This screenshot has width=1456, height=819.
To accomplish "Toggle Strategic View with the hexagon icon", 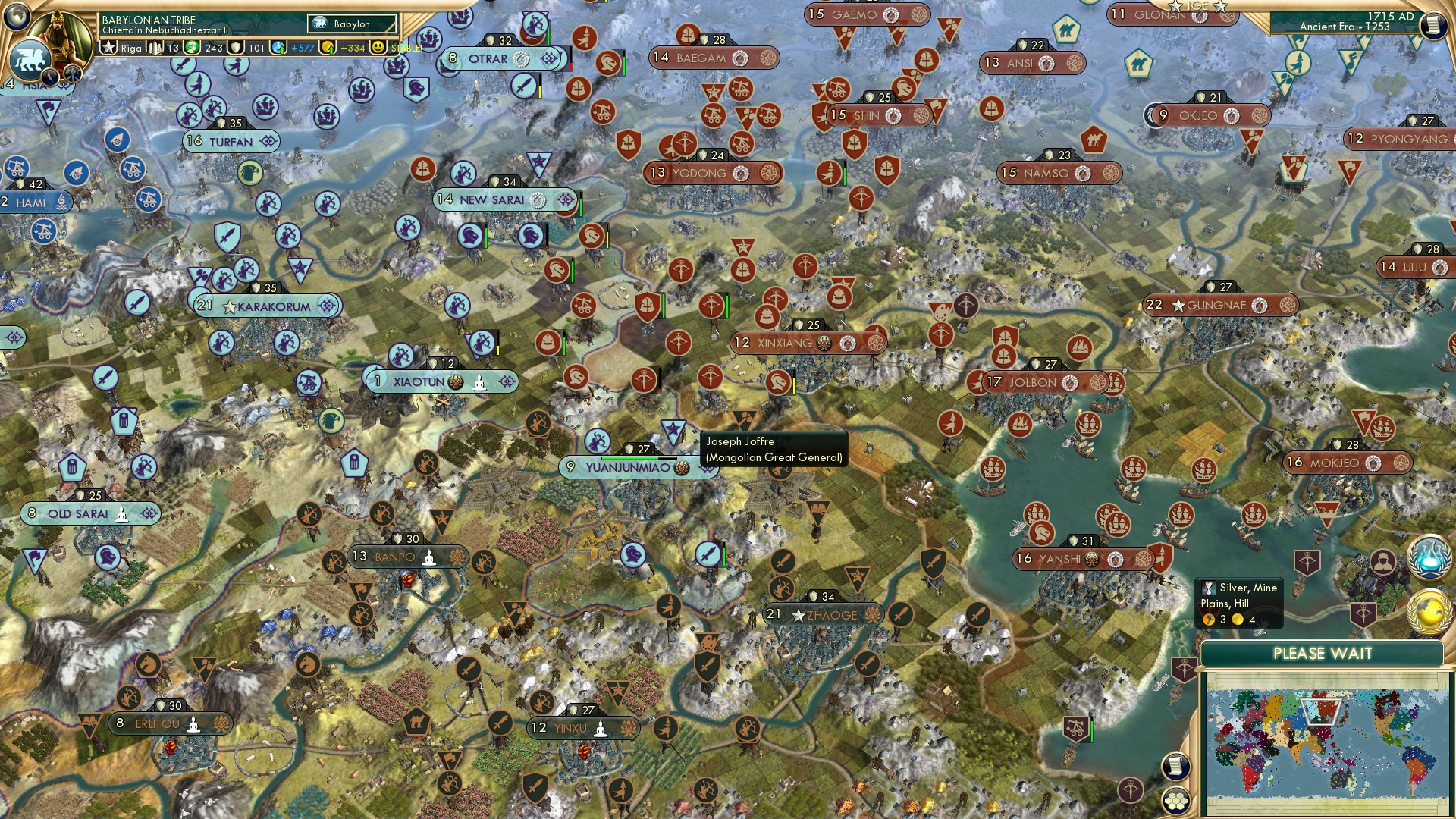I will tap(1175, 800).
